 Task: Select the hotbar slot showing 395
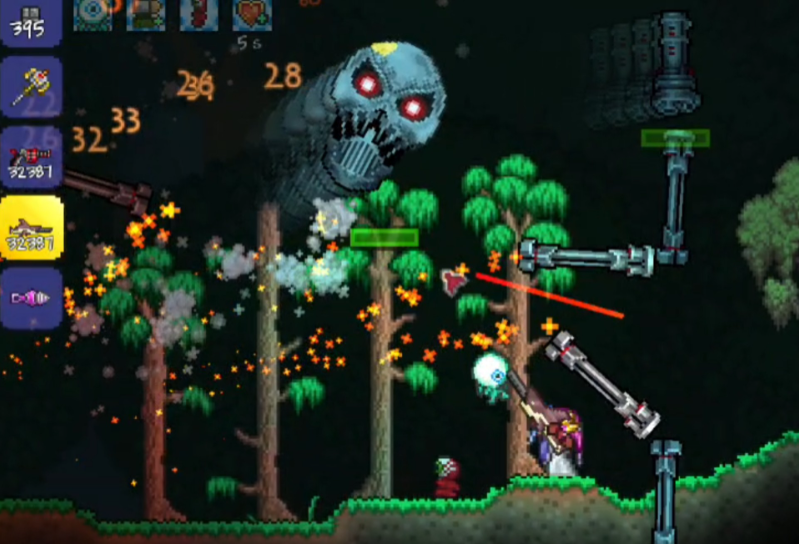tap(30, 20)
